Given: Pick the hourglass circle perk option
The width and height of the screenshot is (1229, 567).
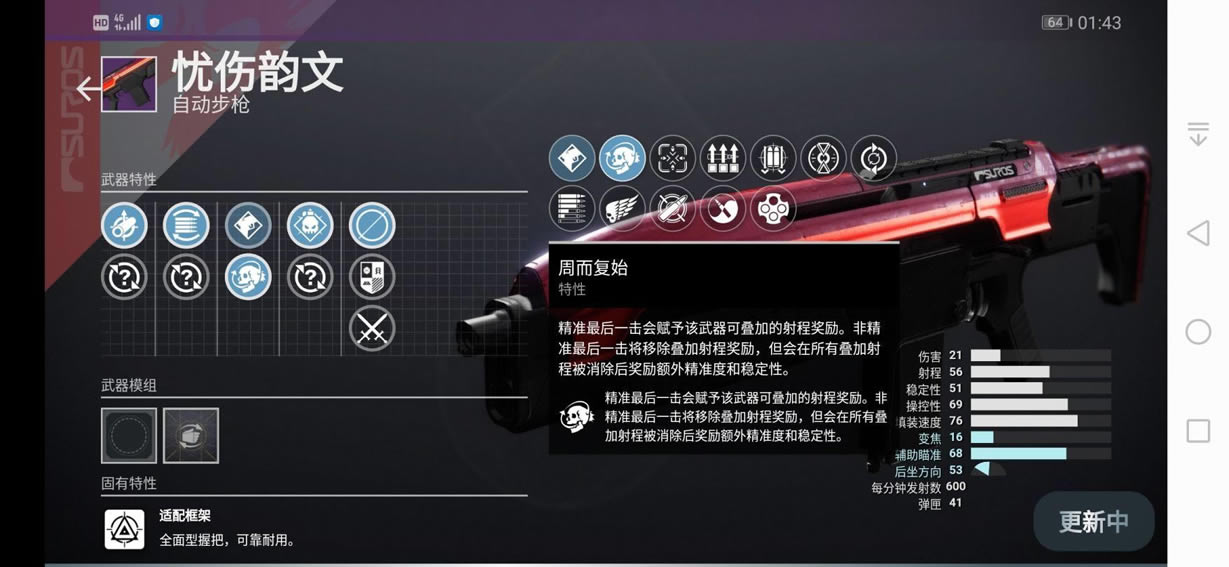Looking at the screenshot, I should 823,158.
